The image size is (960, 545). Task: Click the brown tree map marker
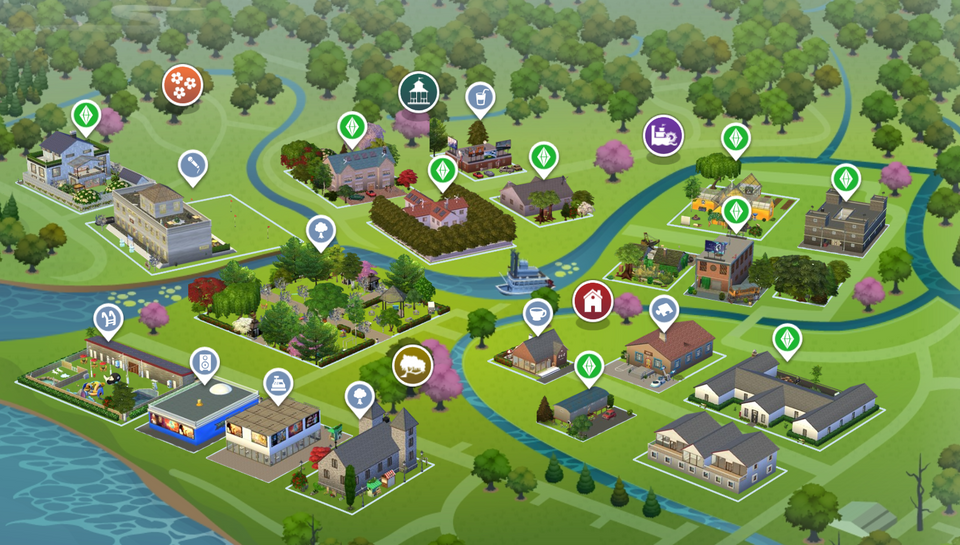[411, 365]
